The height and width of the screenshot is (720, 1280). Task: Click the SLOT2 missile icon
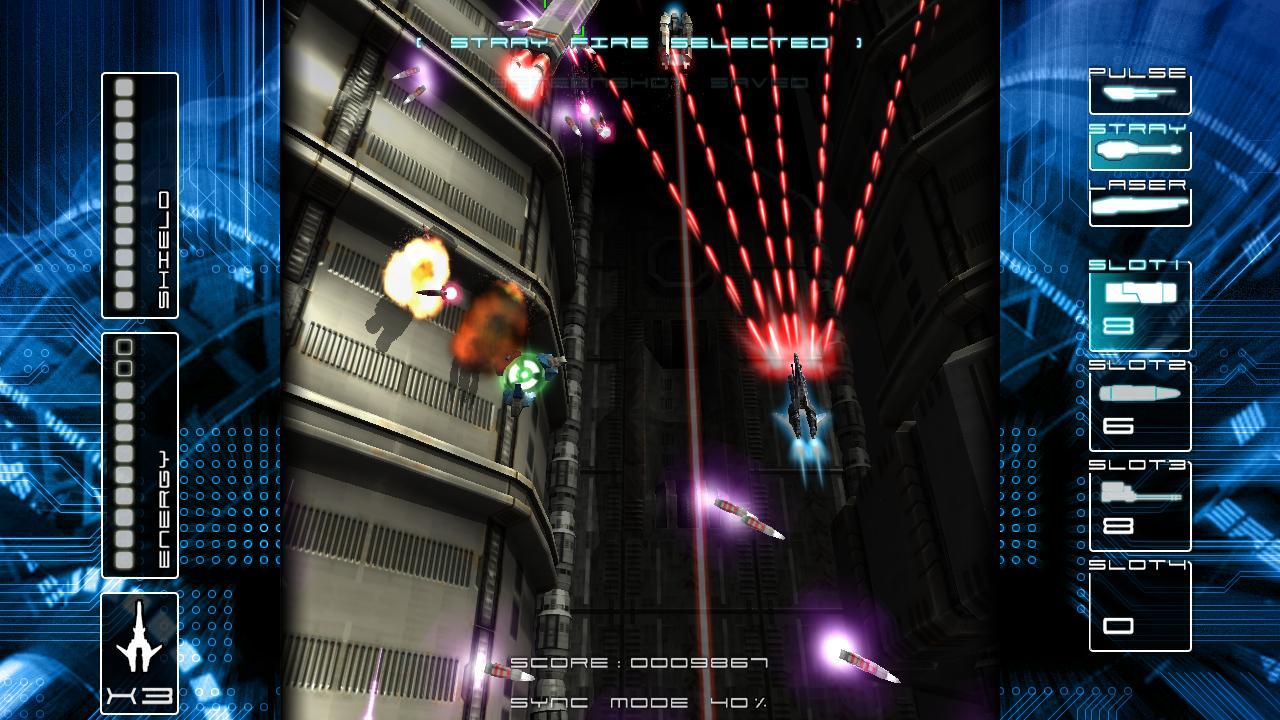coord(1139,394)
